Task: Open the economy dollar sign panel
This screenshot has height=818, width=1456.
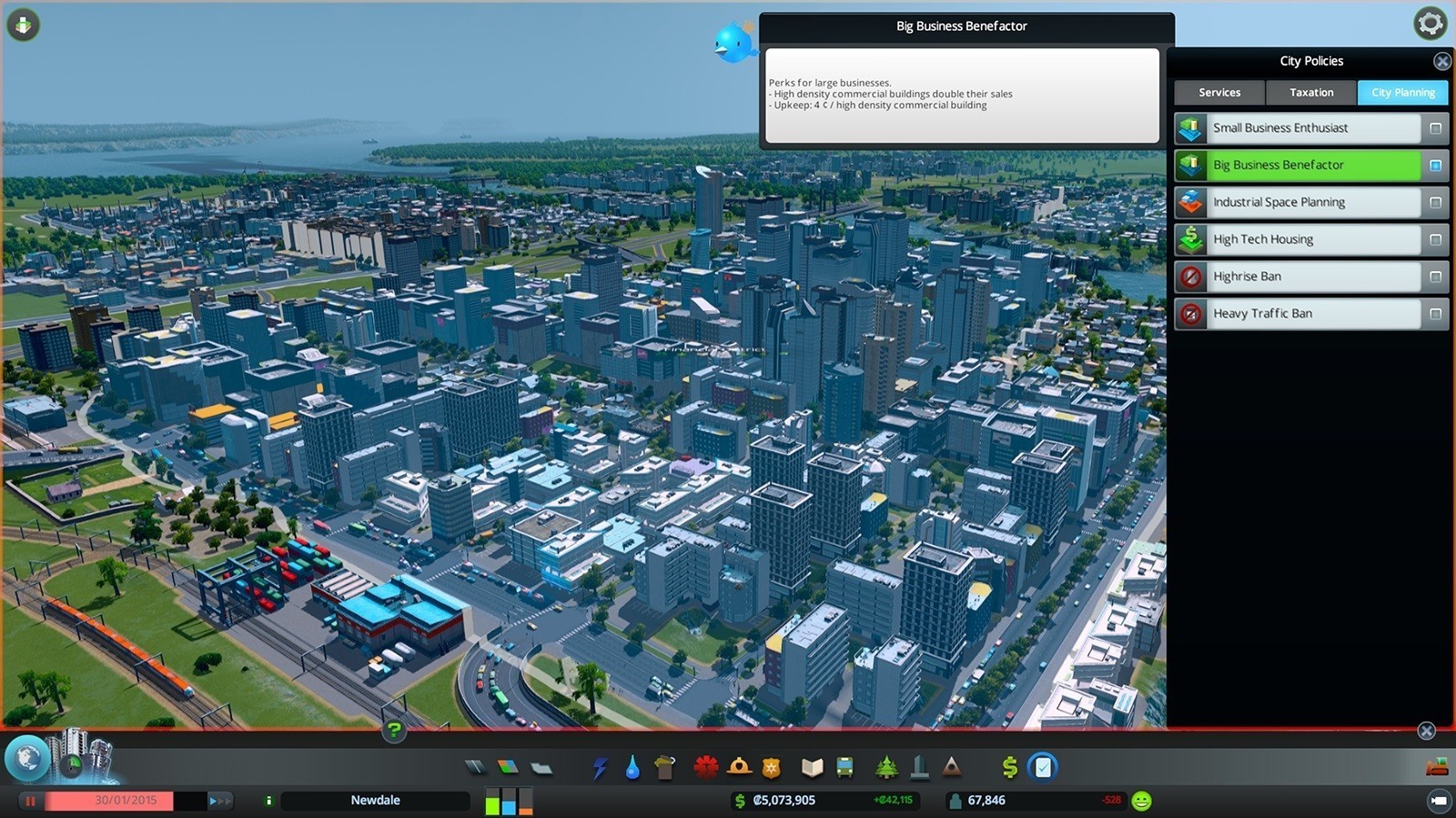Action: (x=1009, y=767)
